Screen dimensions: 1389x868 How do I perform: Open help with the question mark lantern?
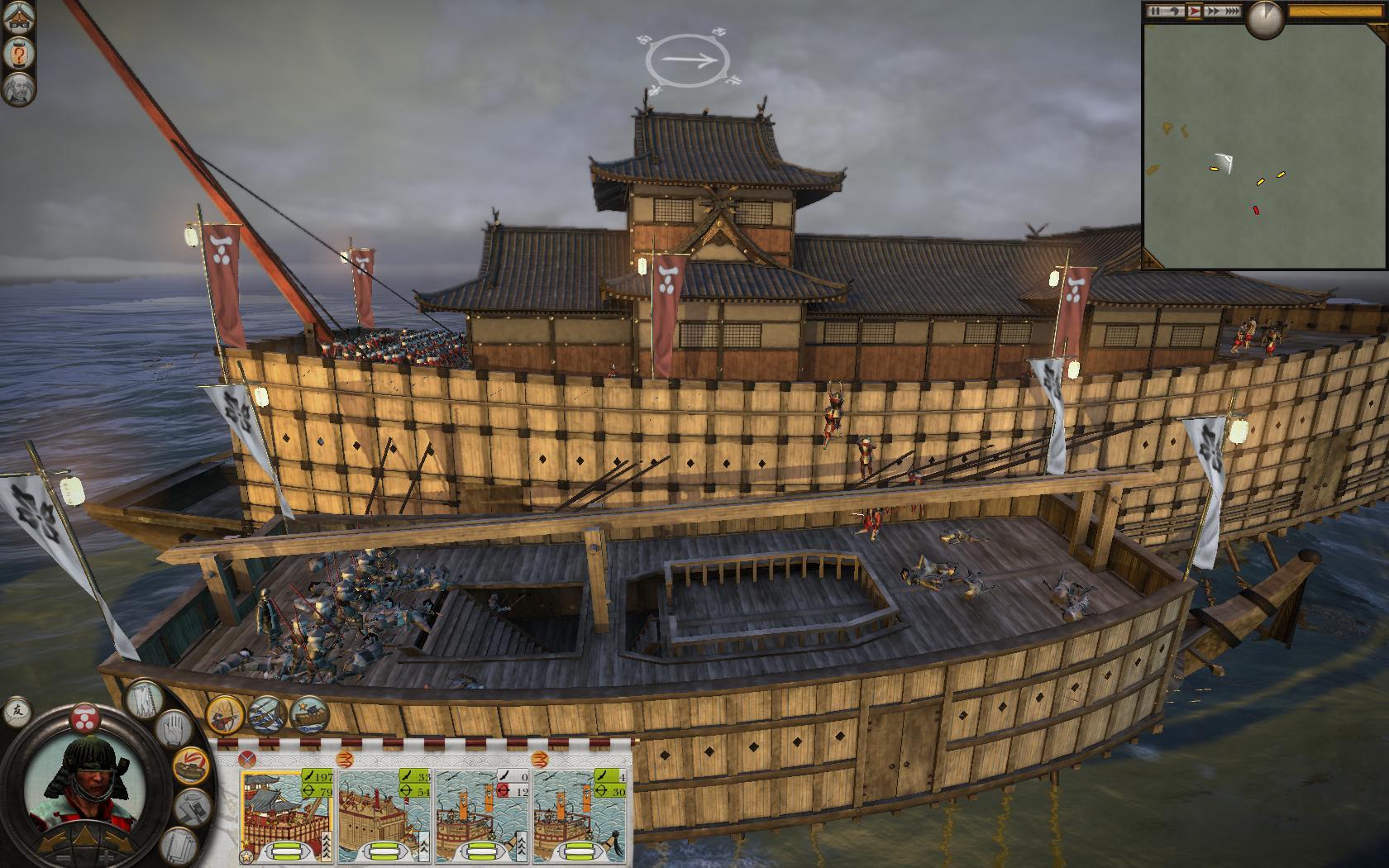tap(18, 54)
